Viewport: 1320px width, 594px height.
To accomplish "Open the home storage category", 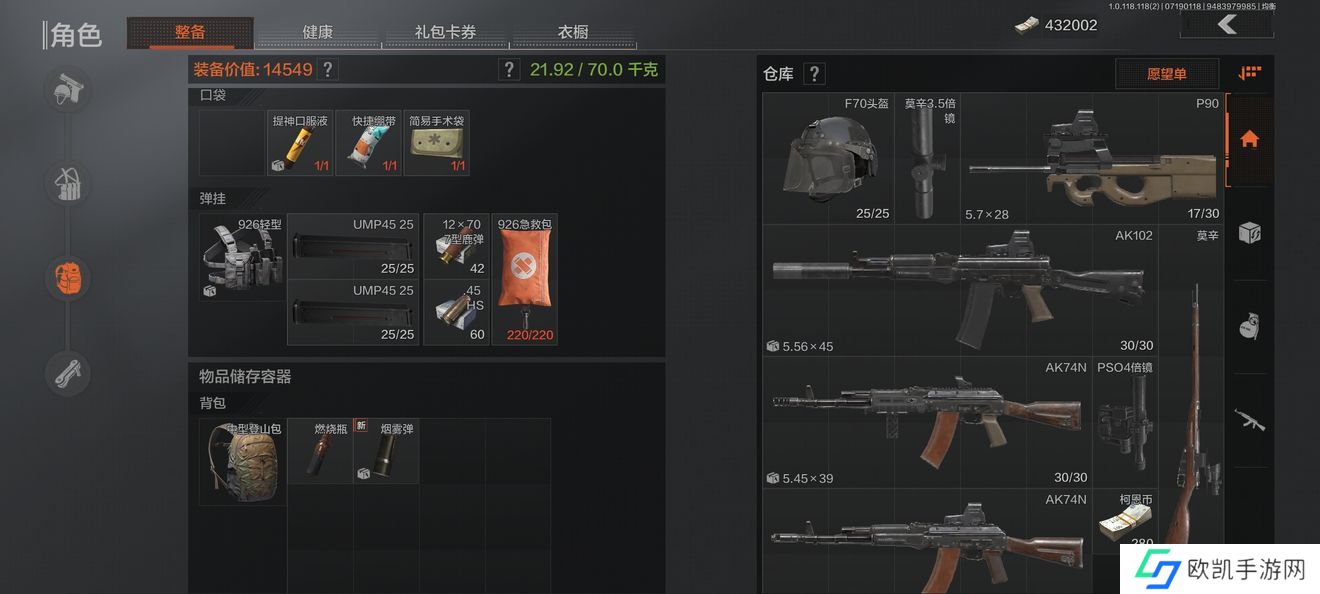I will (x=1249, y=139).
